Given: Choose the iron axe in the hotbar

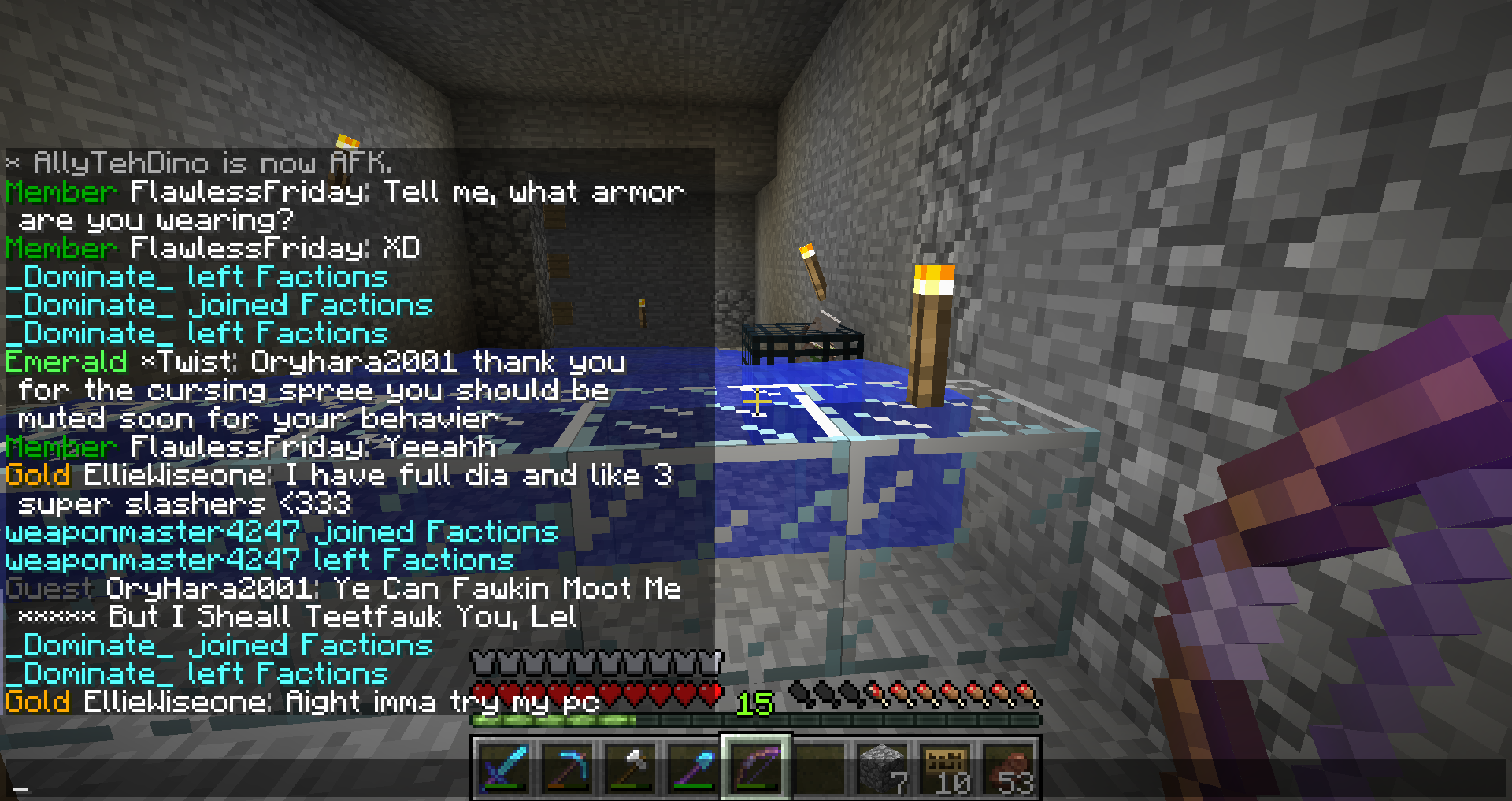Looking at the screenshot, I should (x=630, y=767).
